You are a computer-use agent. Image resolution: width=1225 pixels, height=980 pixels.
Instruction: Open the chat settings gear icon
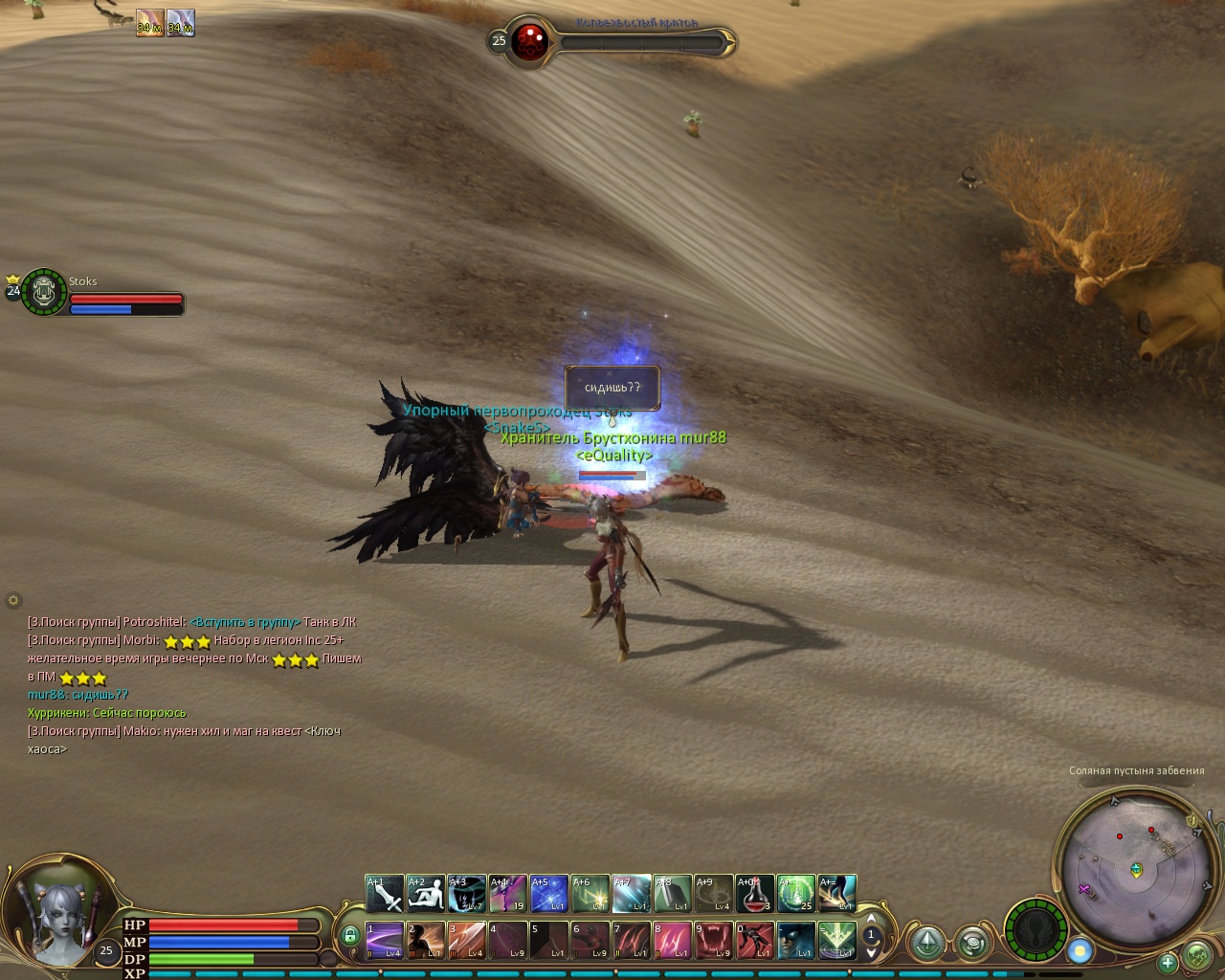pyautogui.click(x=13, y=601)
